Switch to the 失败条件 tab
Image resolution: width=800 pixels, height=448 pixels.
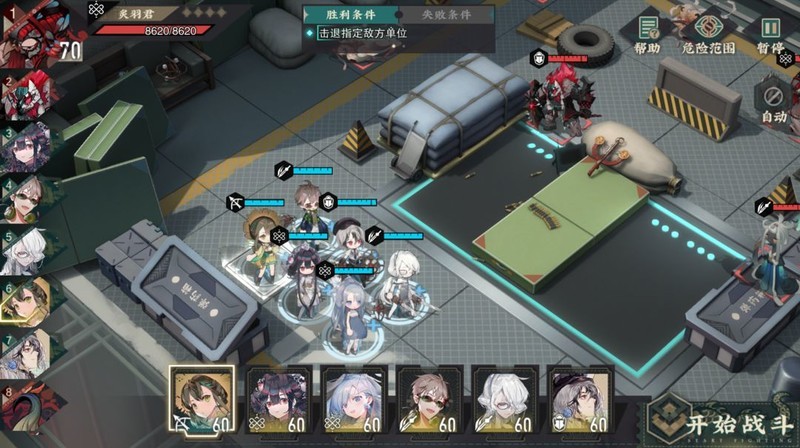pos(444,15)
